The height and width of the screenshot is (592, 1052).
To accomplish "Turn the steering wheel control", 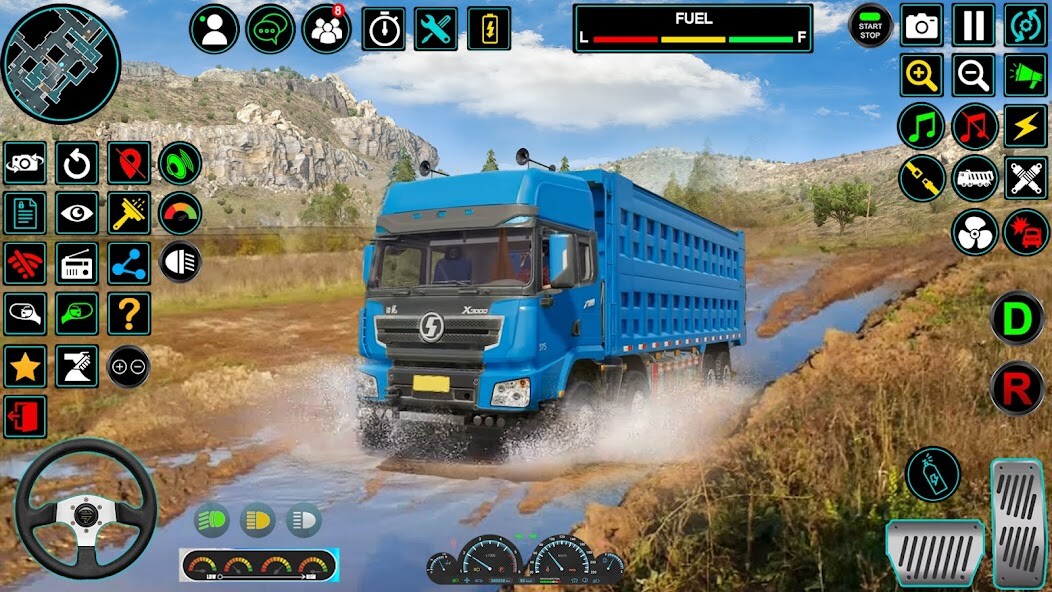I will [x=85, y=508].
